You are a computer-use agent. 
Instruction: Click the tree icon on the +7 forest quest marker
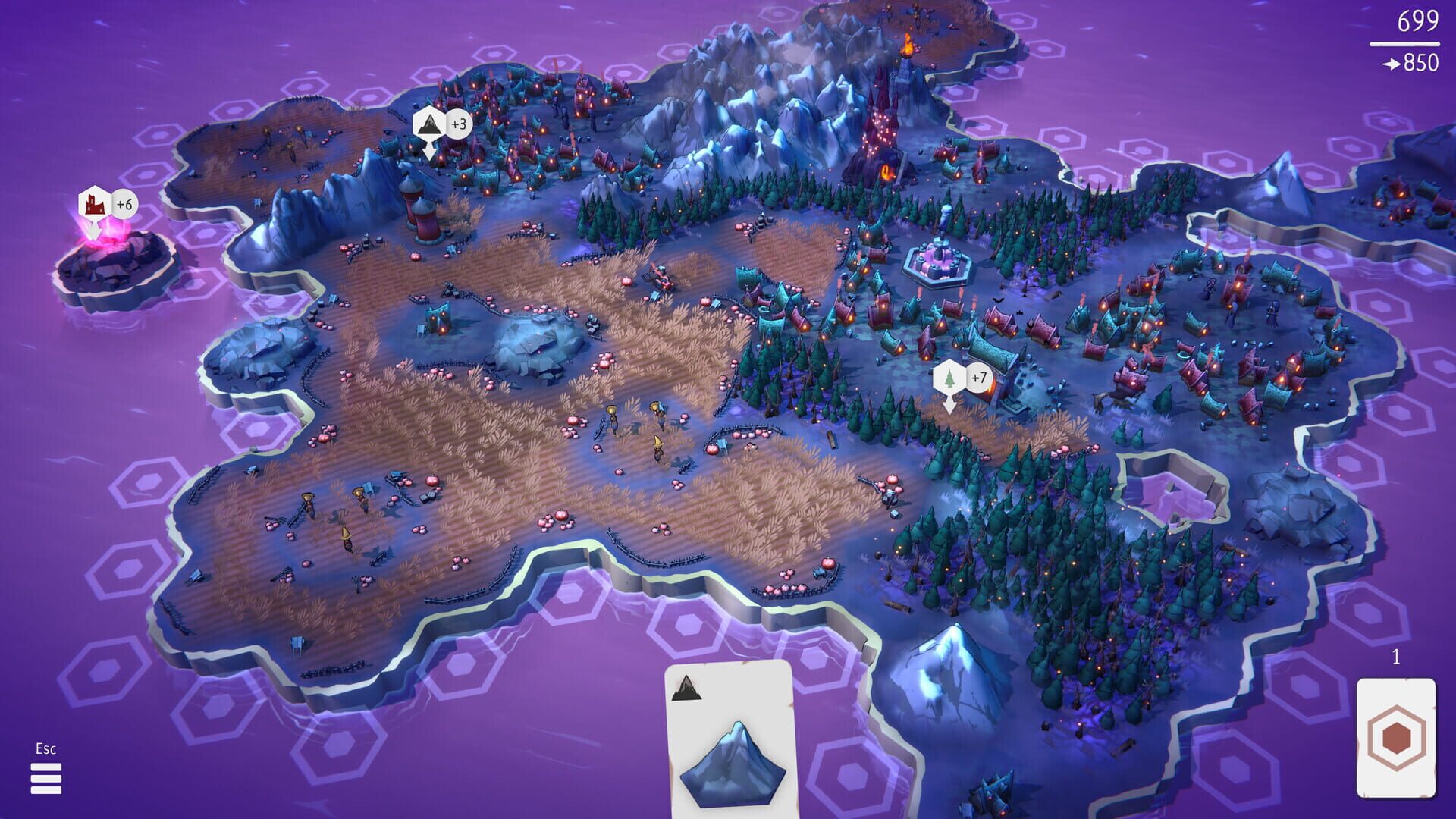pyautogui.click(x=949, y=375)
